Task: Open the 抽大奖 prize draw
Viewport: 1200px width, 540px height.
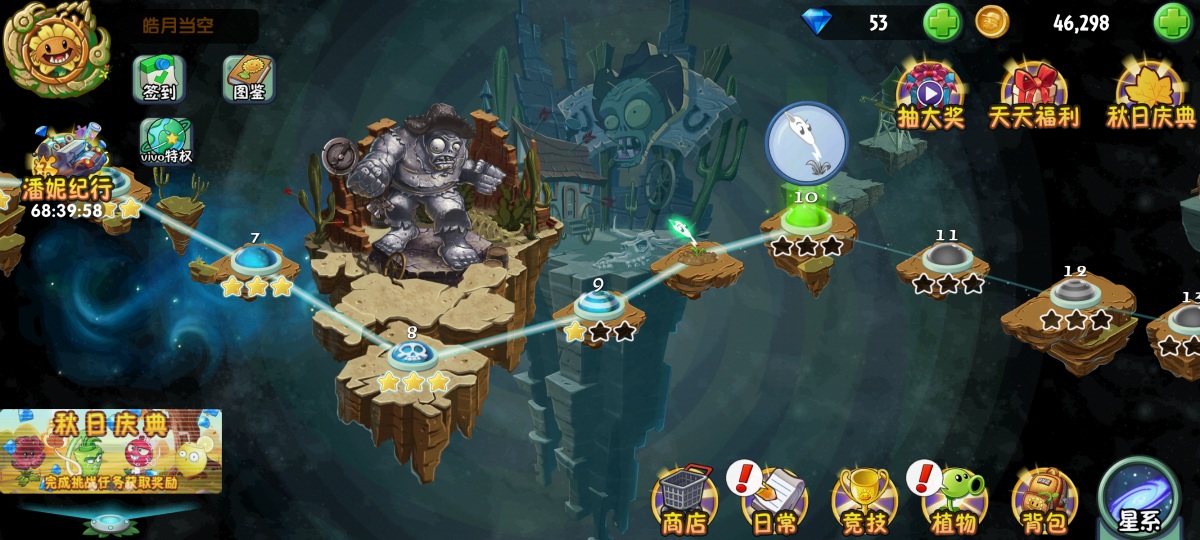Action: click(x=930, y=95)
